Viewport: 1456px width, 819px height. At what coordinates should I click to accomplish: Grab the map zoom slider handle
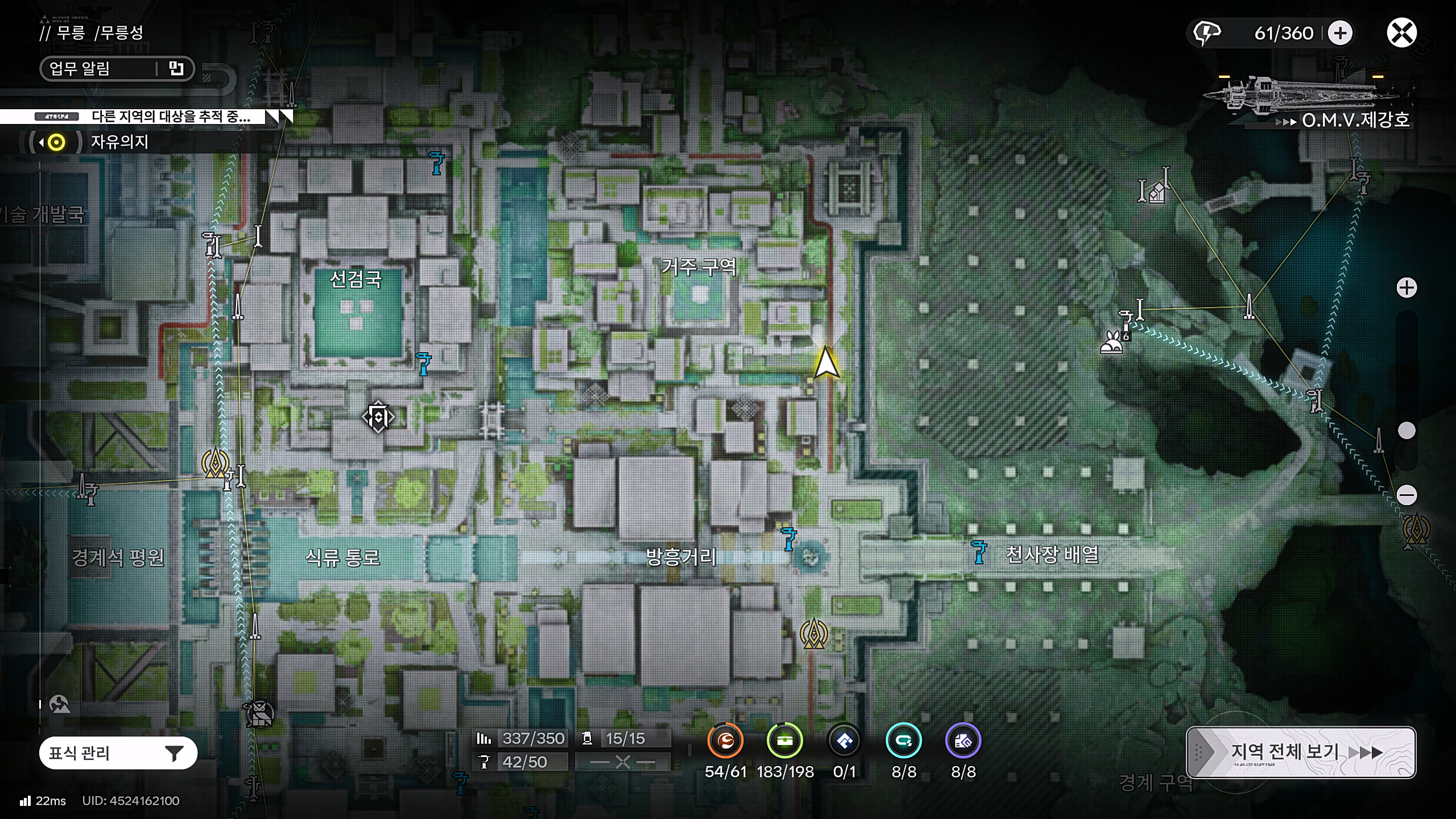point(1407,431)
